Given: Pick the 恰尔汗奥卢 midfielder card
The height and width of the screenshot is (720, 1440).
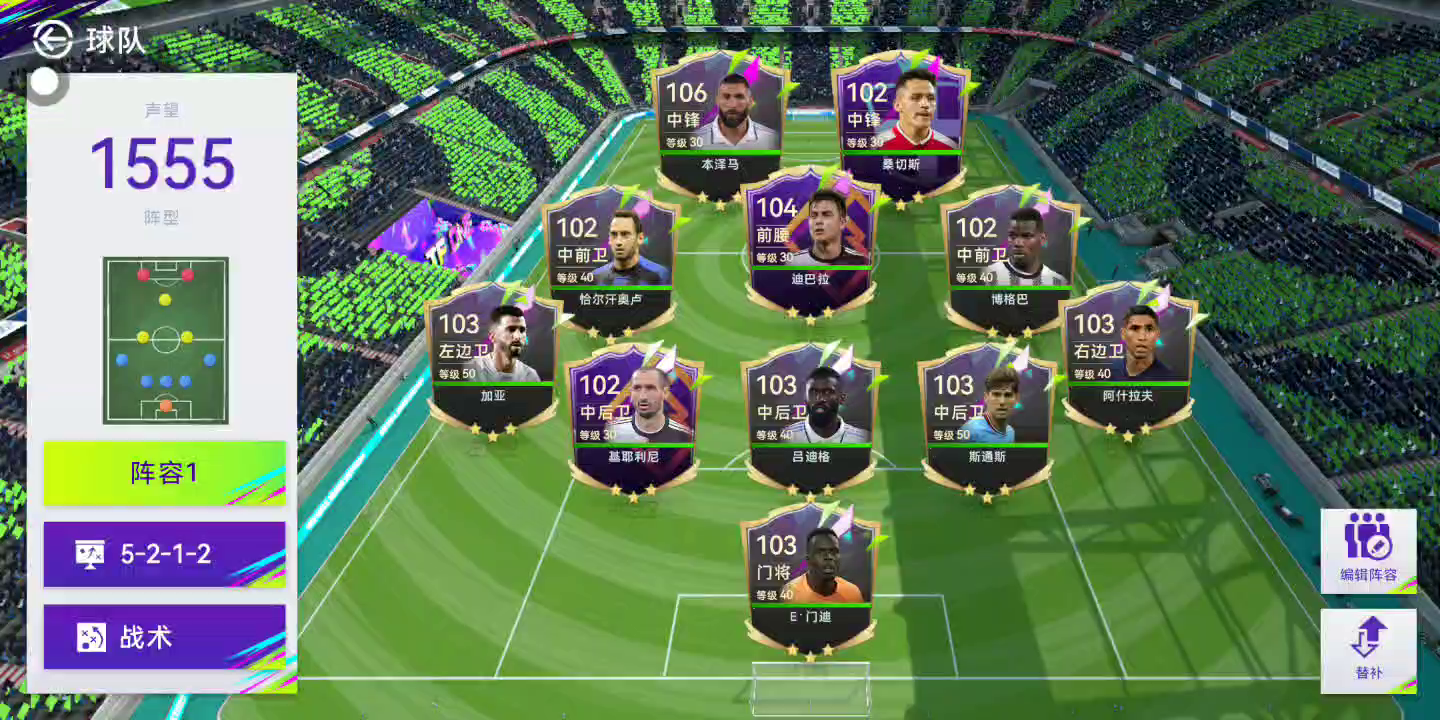Looking at the screenshot, I should (611, 258).
